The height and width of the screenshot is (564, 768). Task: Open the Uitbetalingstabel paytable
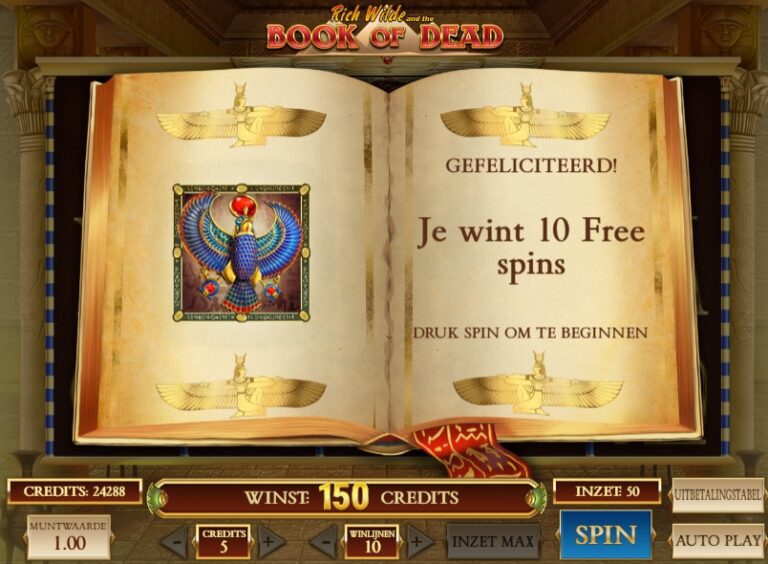717,496
